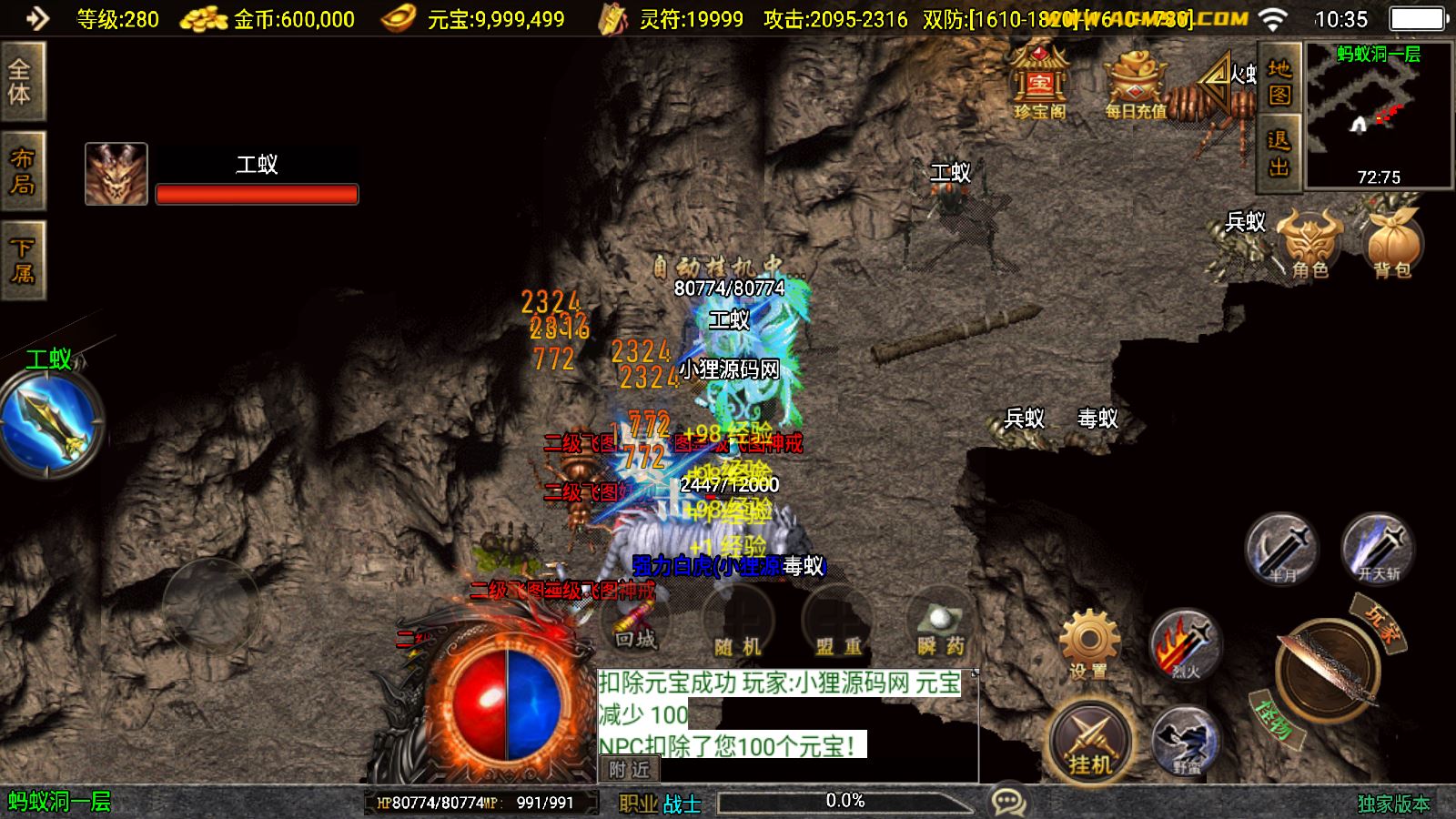Open the chat speech bubble icon

[x=1008, y=802]
